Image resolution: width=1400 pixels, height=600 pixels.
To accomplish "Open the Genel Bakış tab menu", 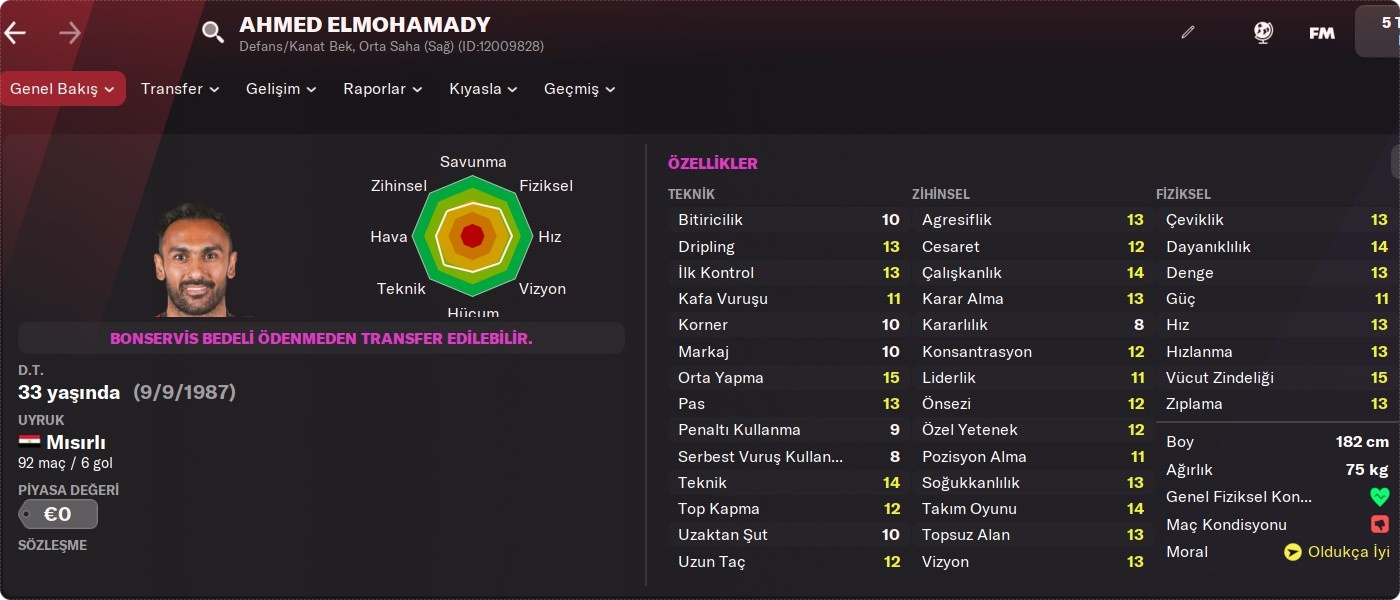I will (62, 89).
